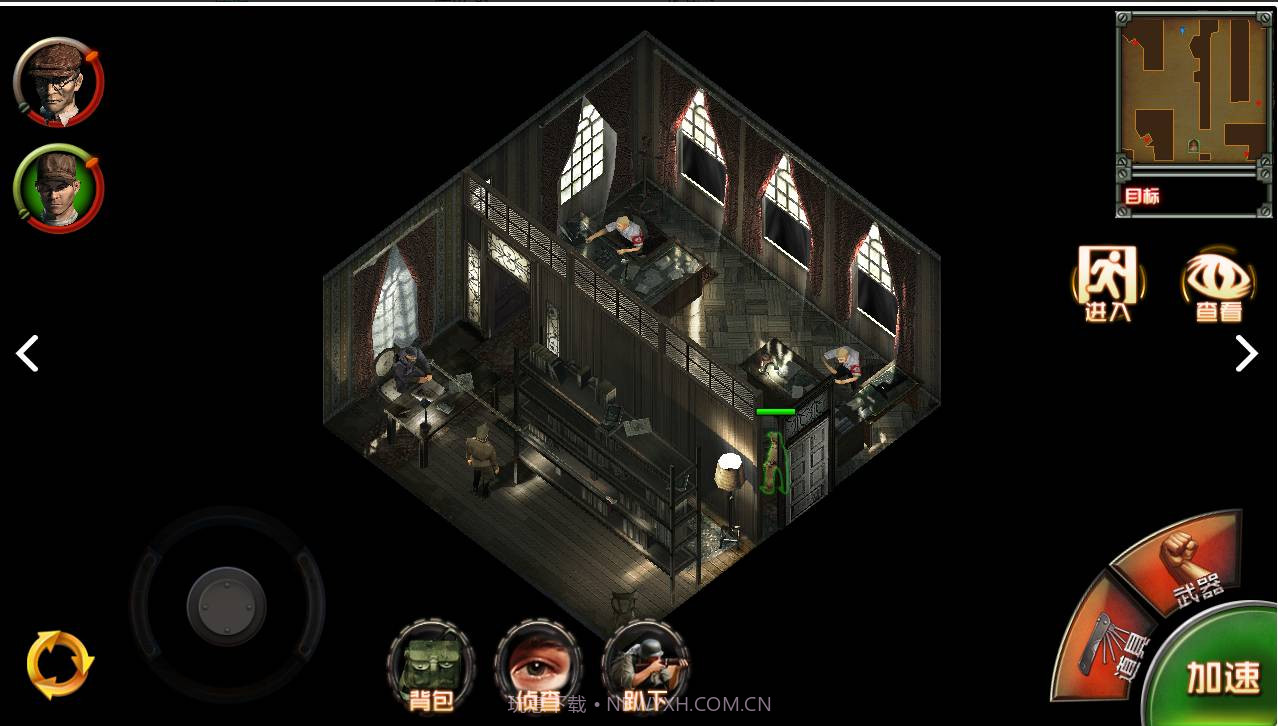
Task: Click the left white arrow
Action: pyautogui.click(x=27, y=353)
